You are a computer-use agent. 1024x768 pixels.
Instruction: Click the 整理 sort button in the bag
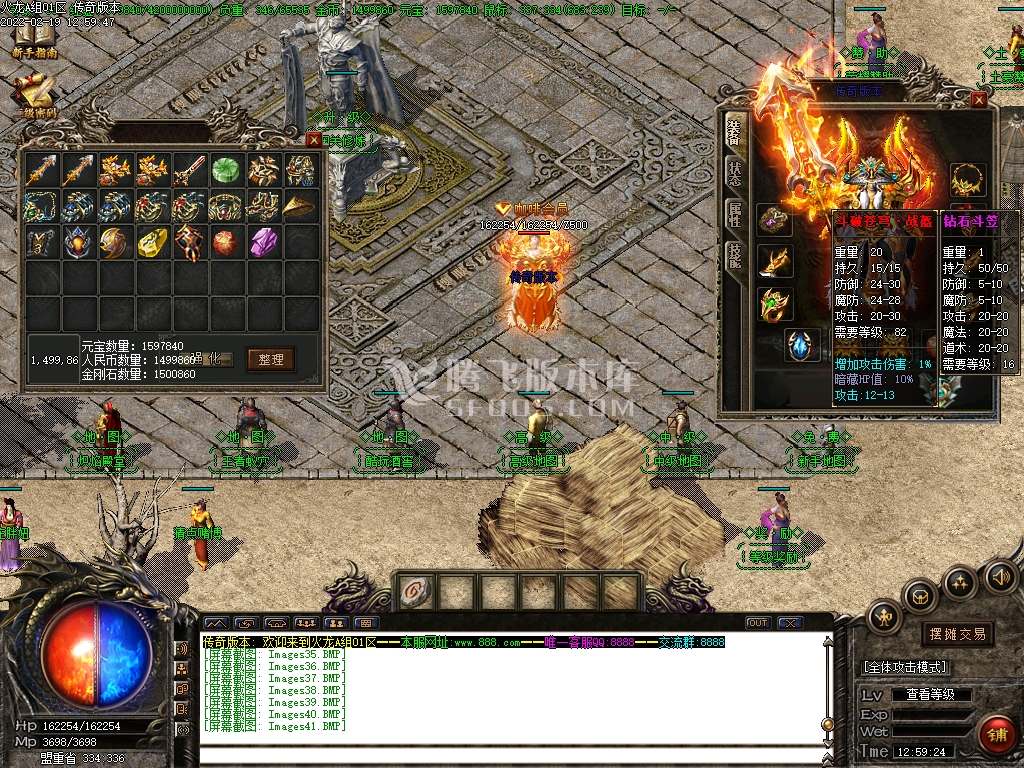270,359
